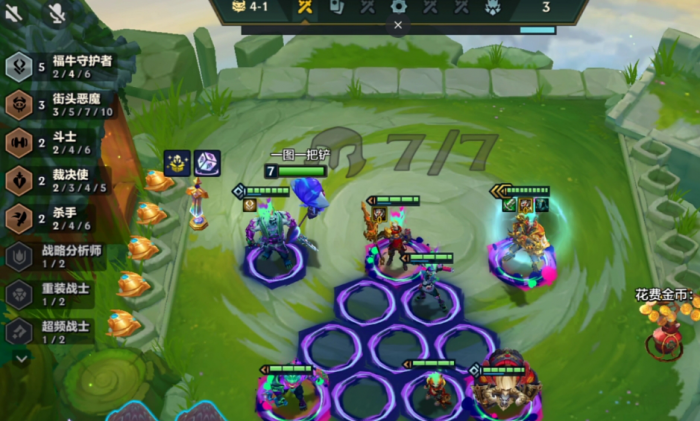Image resolution: width=700 pixels, height=421 pixels.
Task: Open the 战略分析师 trait entry
Action: click(60, 256)
